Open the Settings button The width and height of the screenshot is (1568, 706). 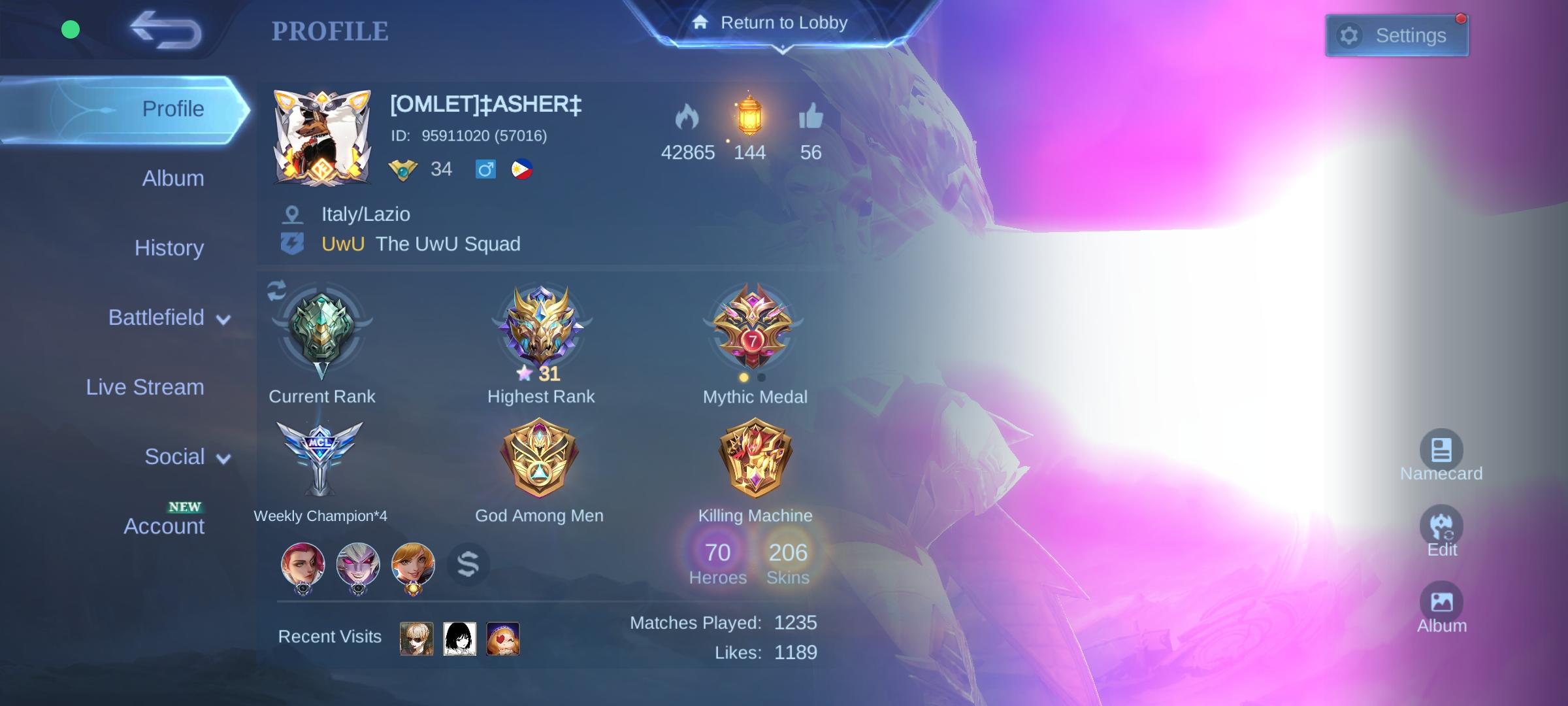tap(1397, 35)
